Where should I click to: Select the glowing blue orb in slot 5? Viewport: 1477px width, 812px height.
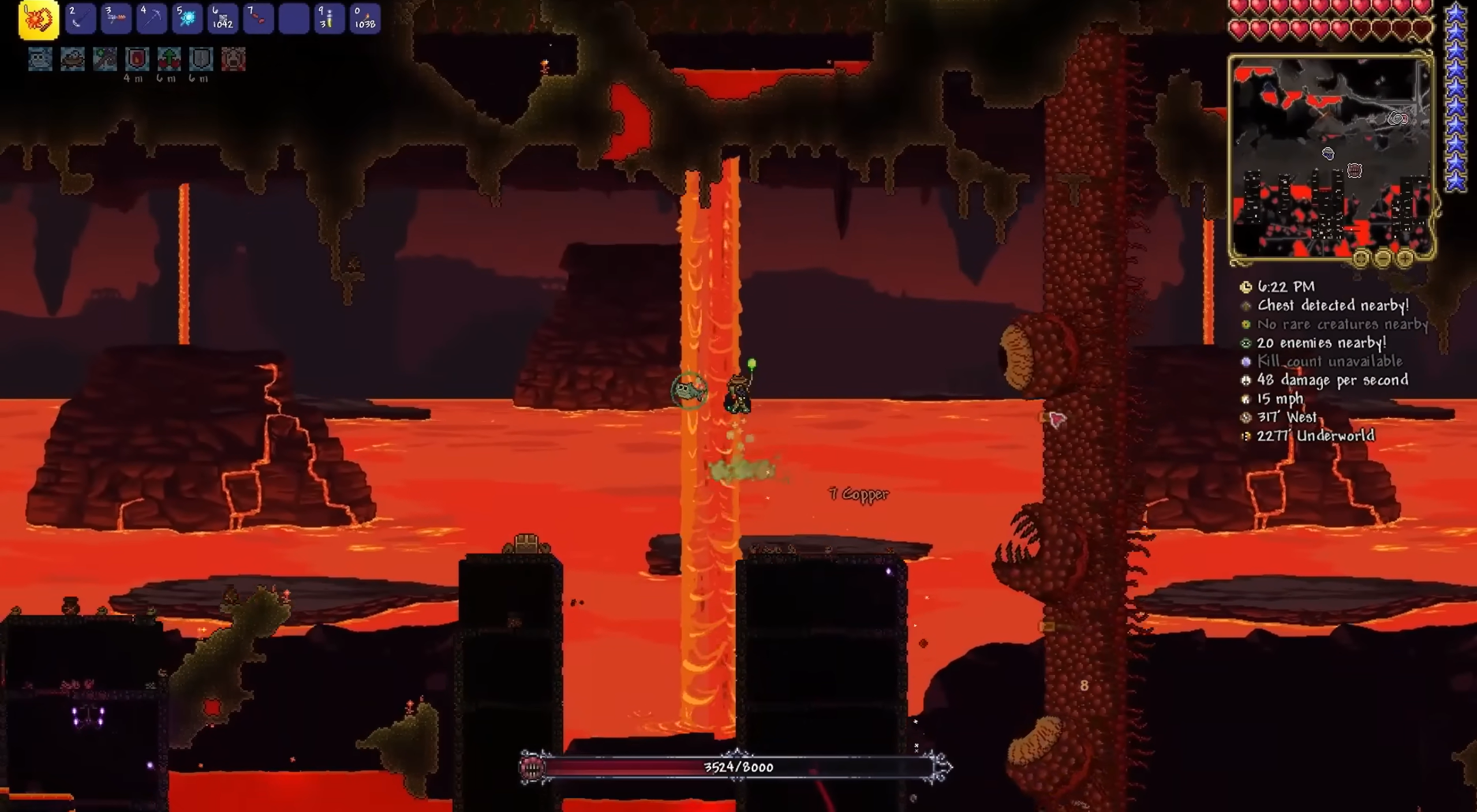[187, 19]
